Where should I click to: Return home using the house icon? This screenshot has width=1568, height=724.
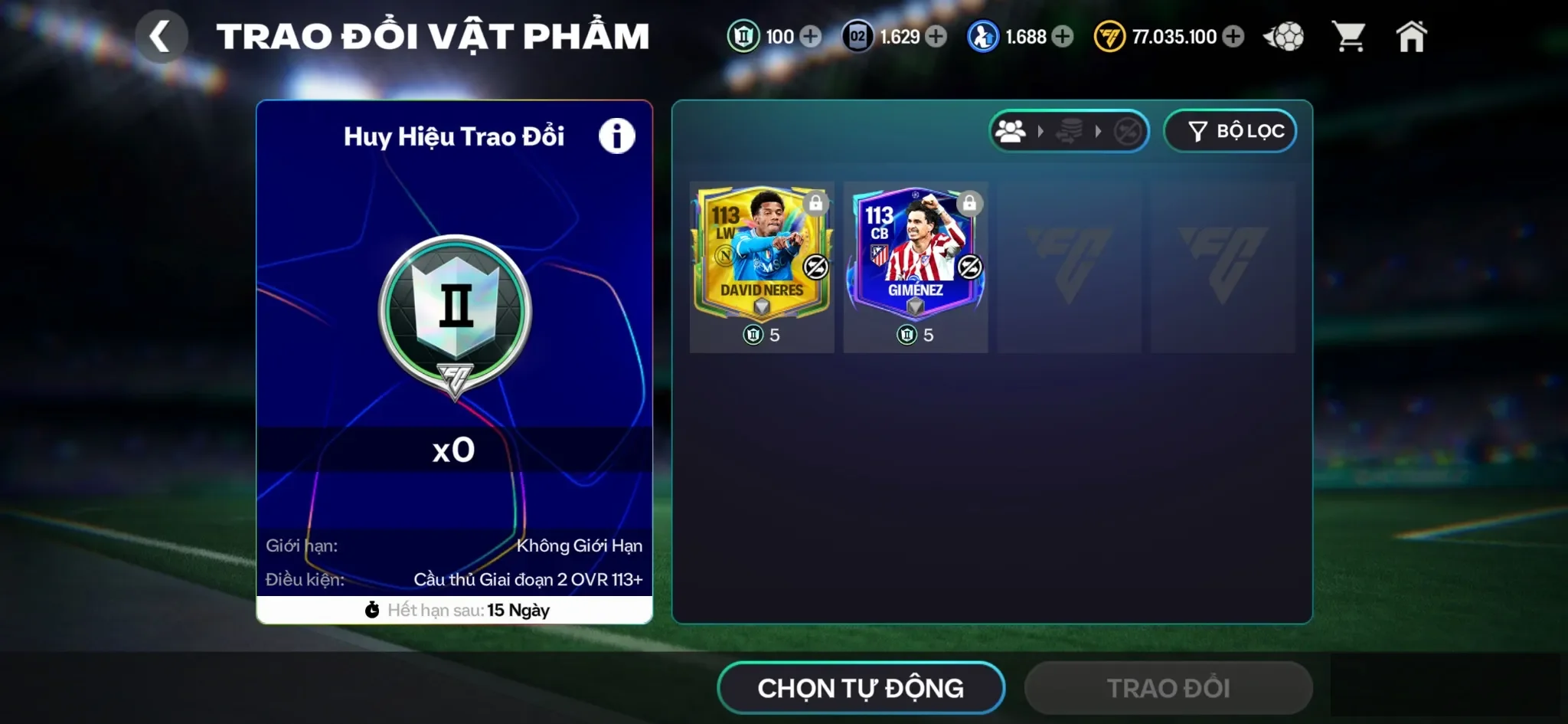coord(1413,35)
